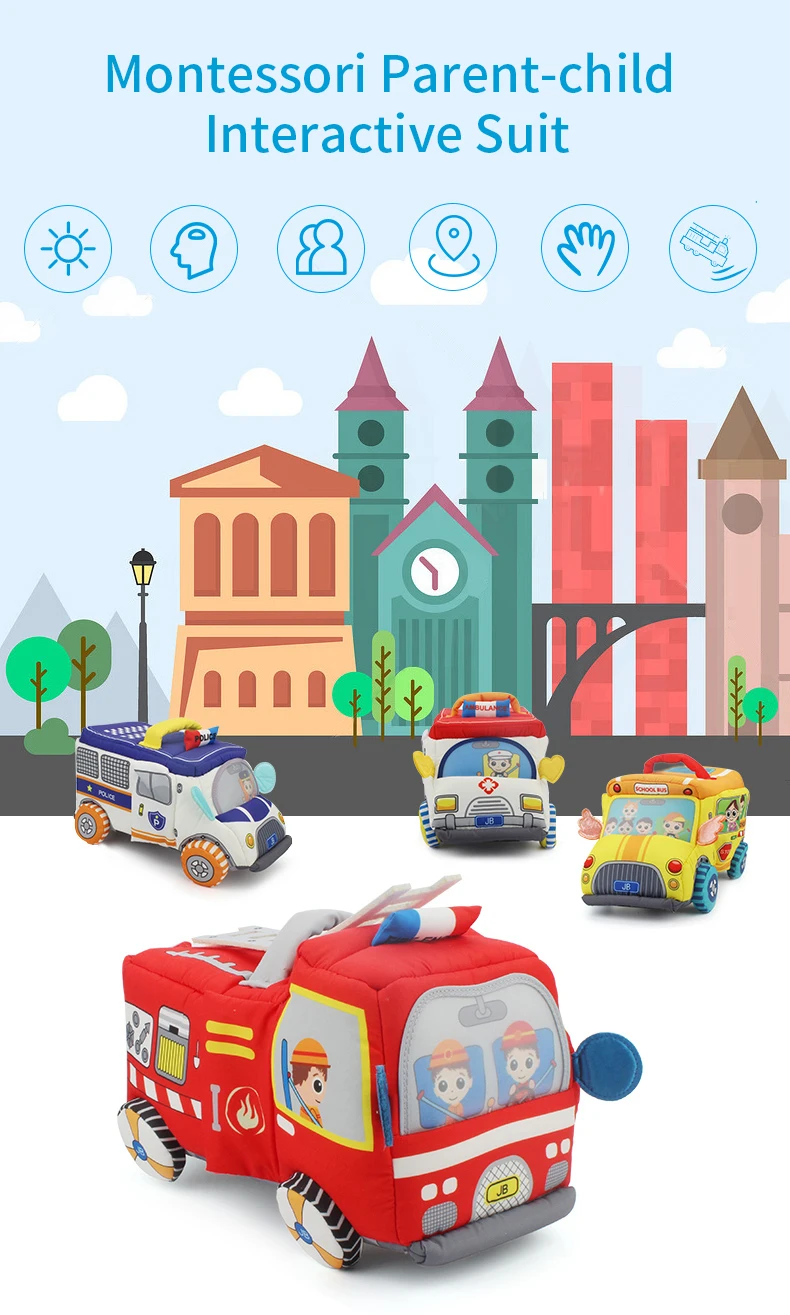The height and width of the screenshot is (1315, 790).
Task: Open the location pin icon
Action: click(x=453, y=249)
